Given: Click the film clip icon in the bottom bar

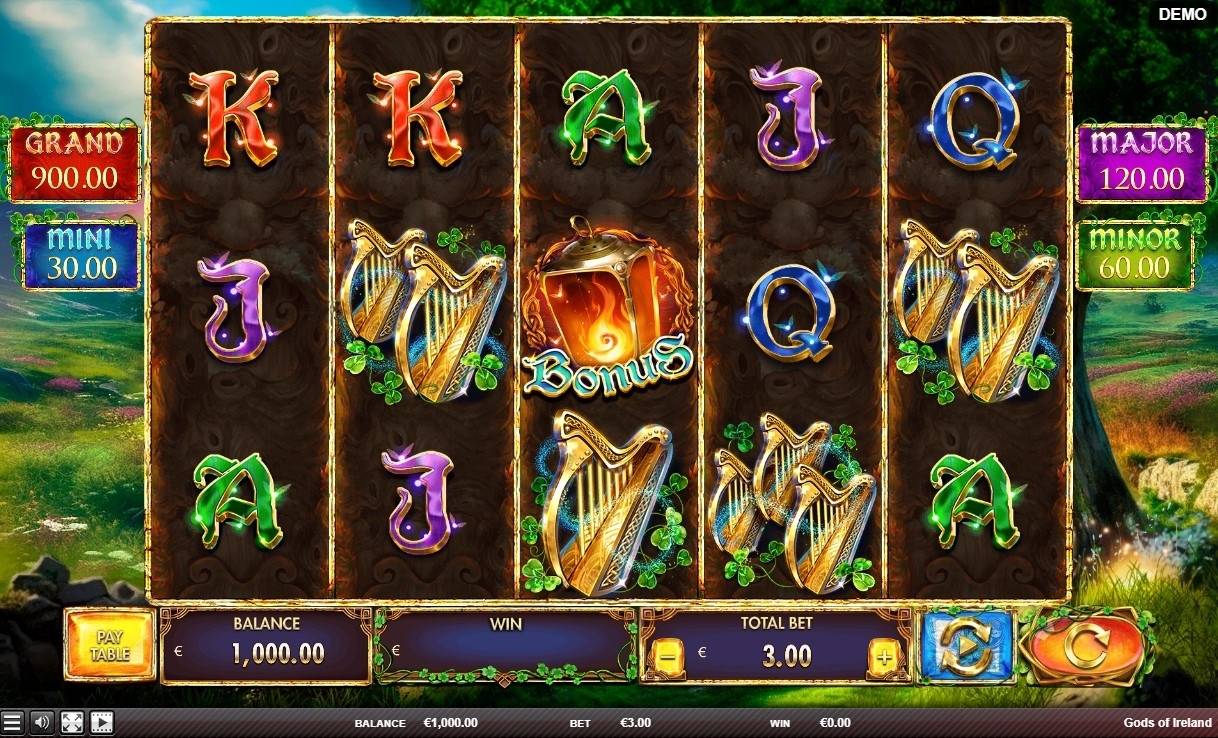Looking at the screenshot, I should coord(101,722).
